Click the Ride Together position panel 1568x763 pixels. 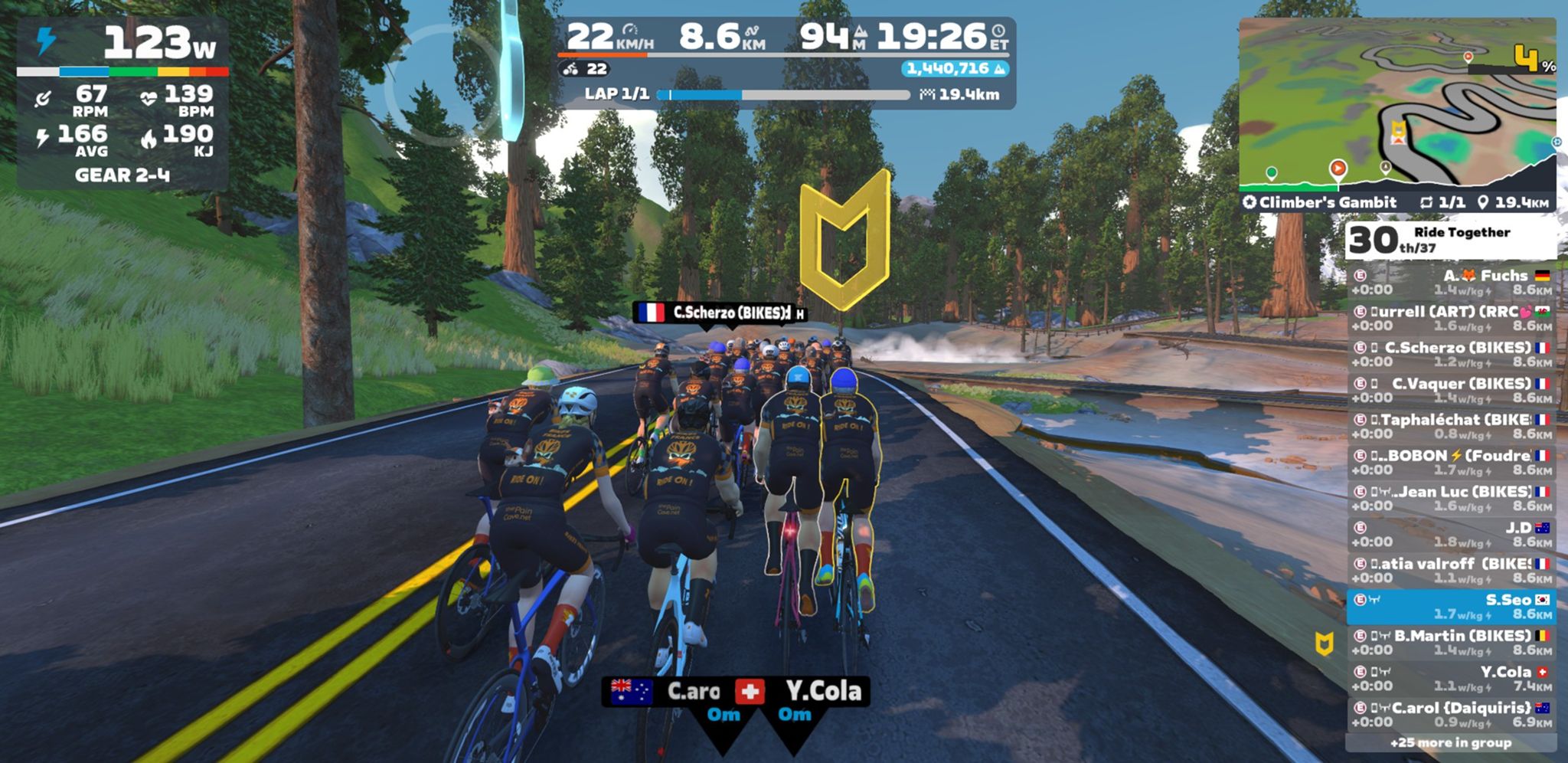[x=1451, y=240]
